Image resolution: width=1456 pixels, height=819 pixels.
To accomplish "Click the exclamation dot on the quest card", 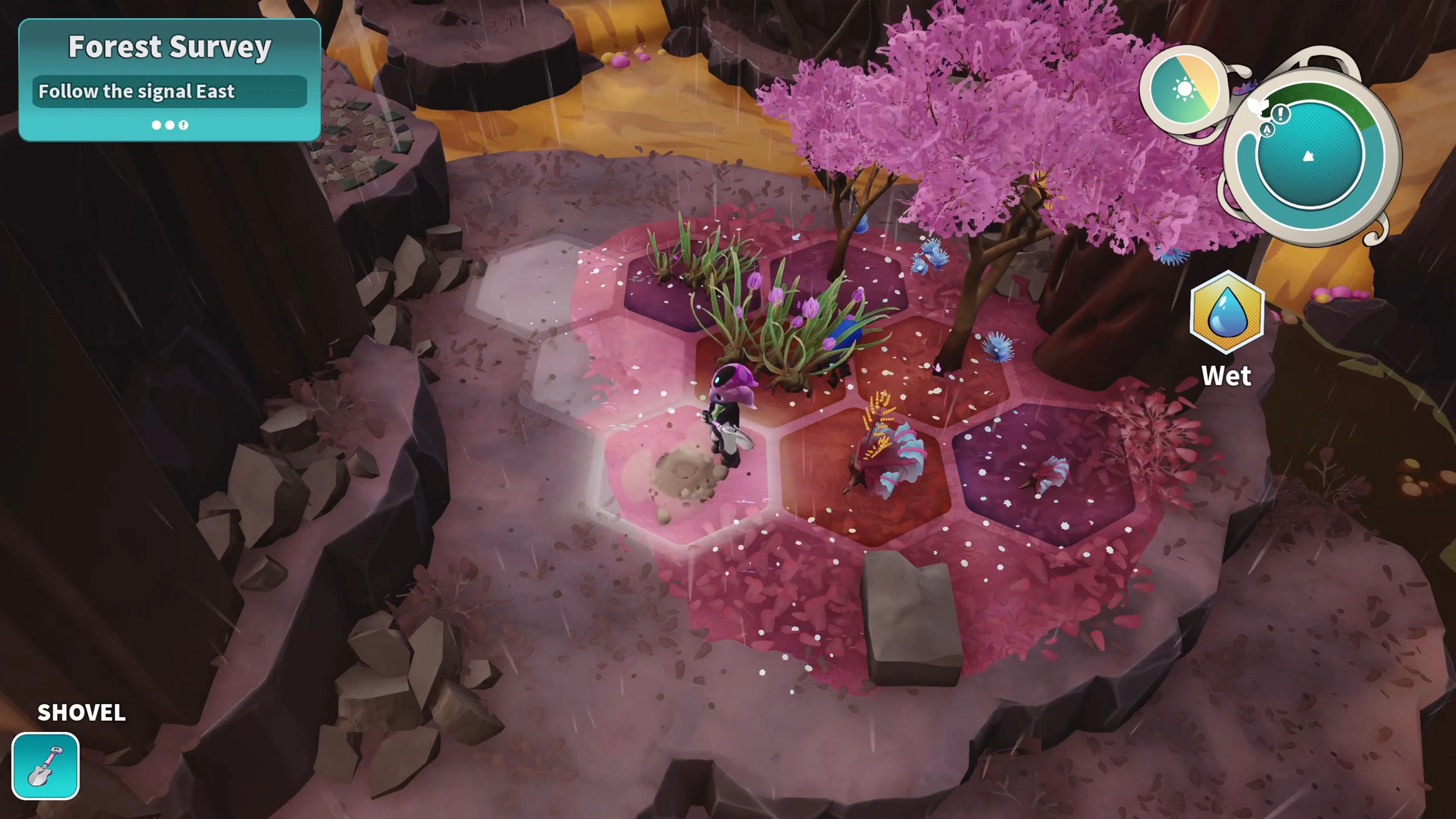I will tap(183, 125).
